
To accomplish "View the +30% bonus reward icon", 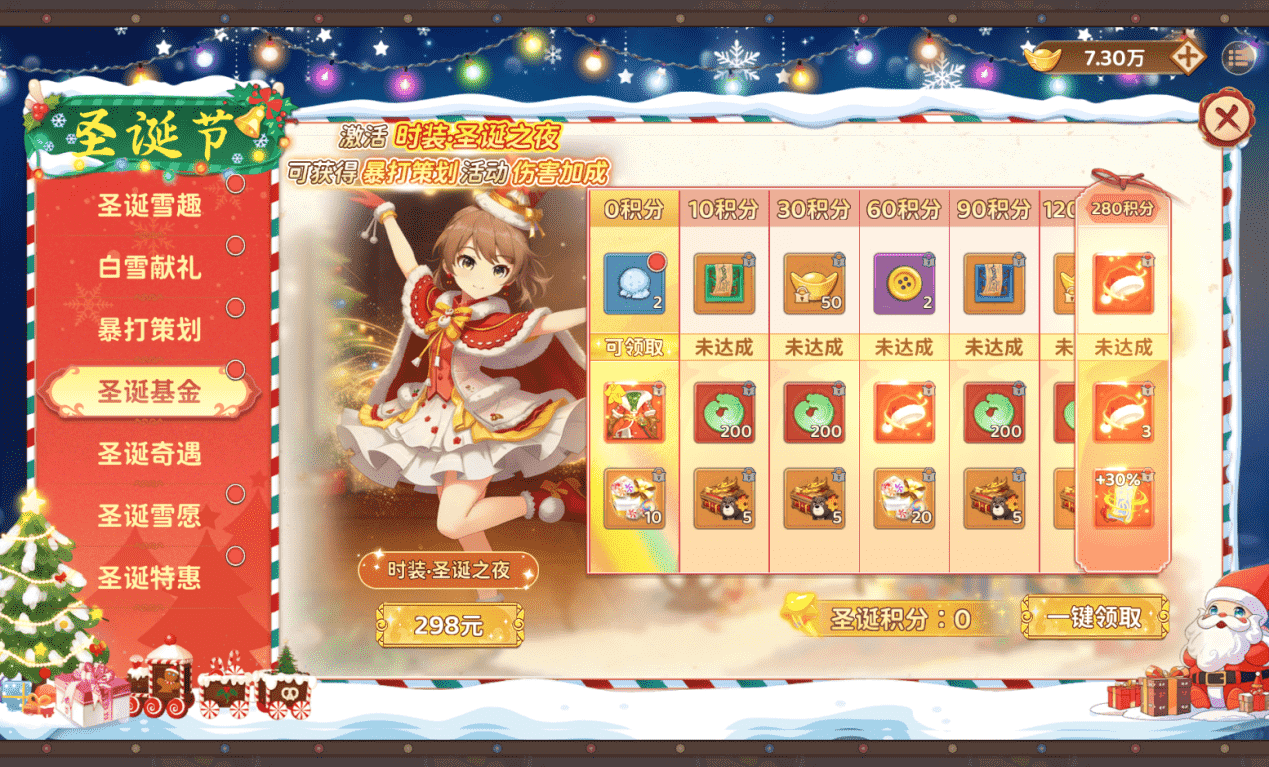I will [x=1123, y=498].
